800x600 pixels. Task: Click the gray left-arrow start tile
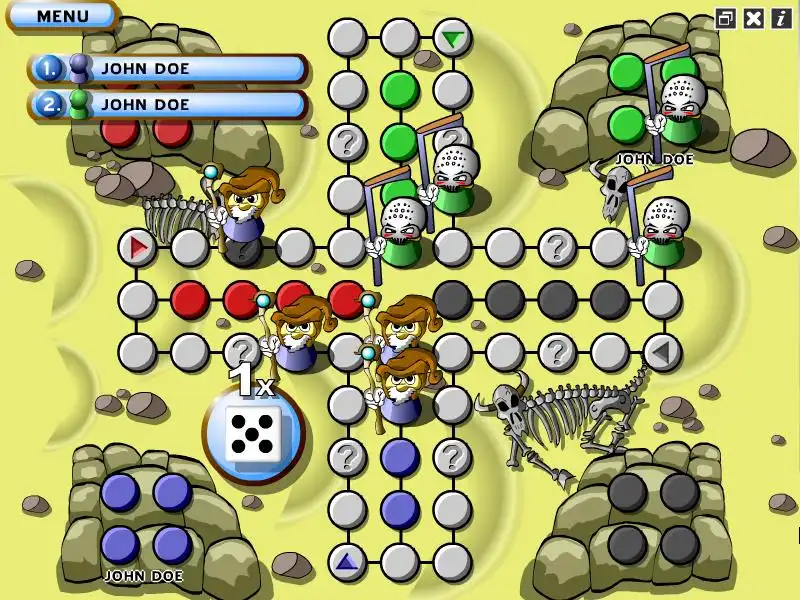tap(661, 351)
